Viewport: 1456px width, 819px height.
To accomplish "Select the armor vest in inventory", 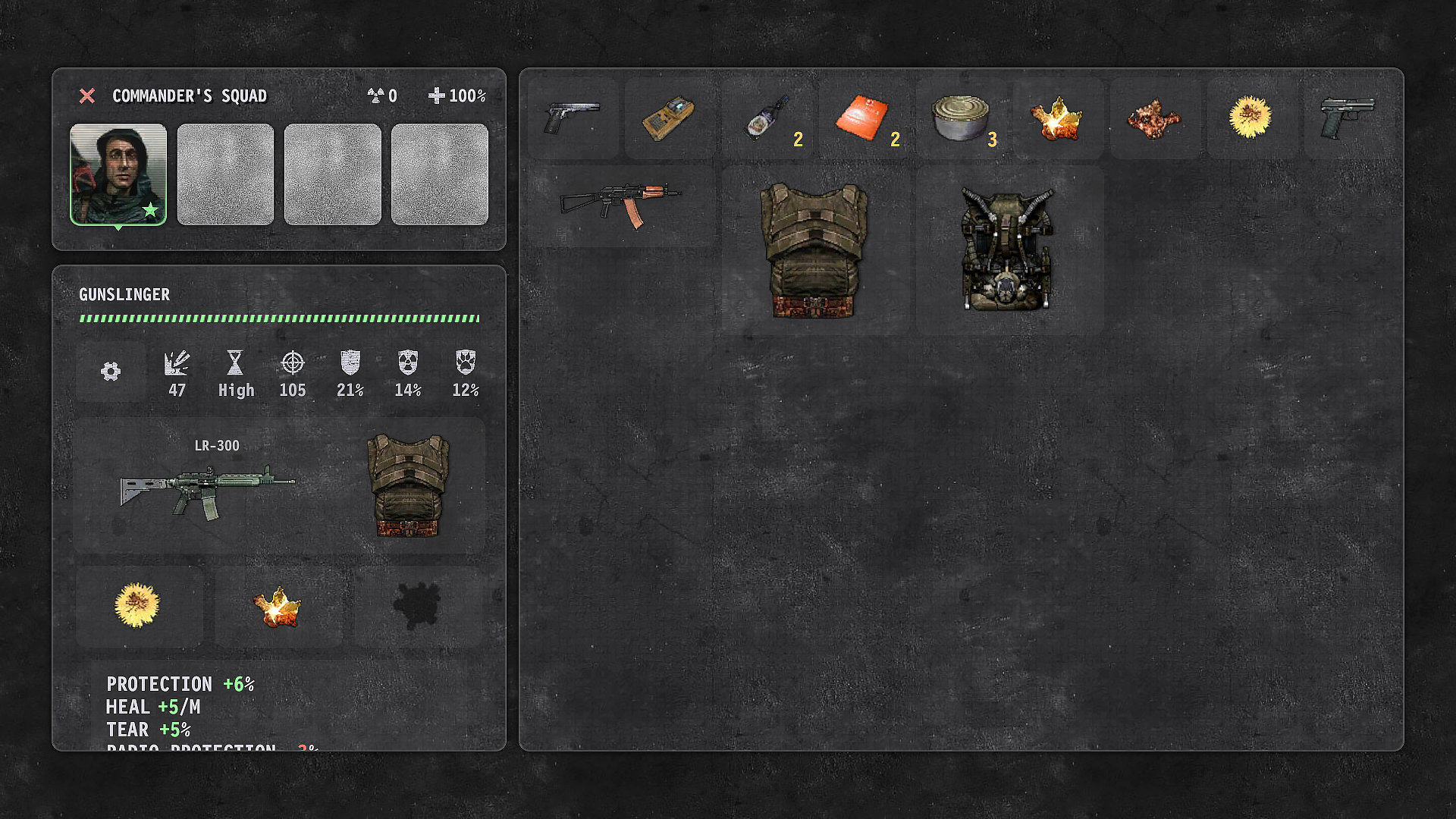I will point(814,250).
